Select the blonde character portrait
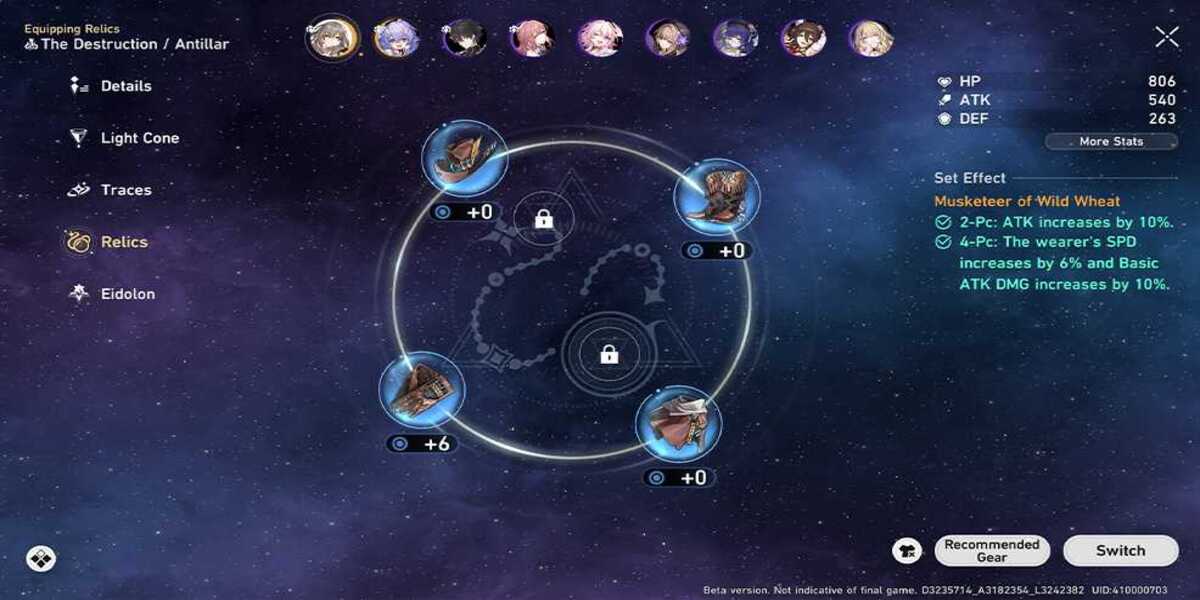 871,38
